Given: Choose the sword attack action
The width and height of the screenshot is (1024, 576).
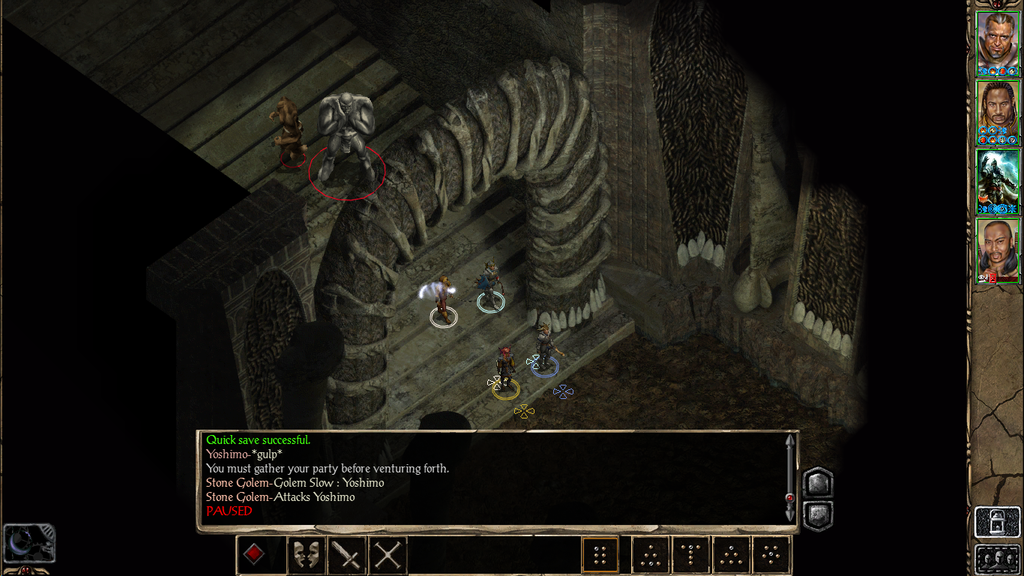Looking at the screenshot, I should click(x=346, y=555).
